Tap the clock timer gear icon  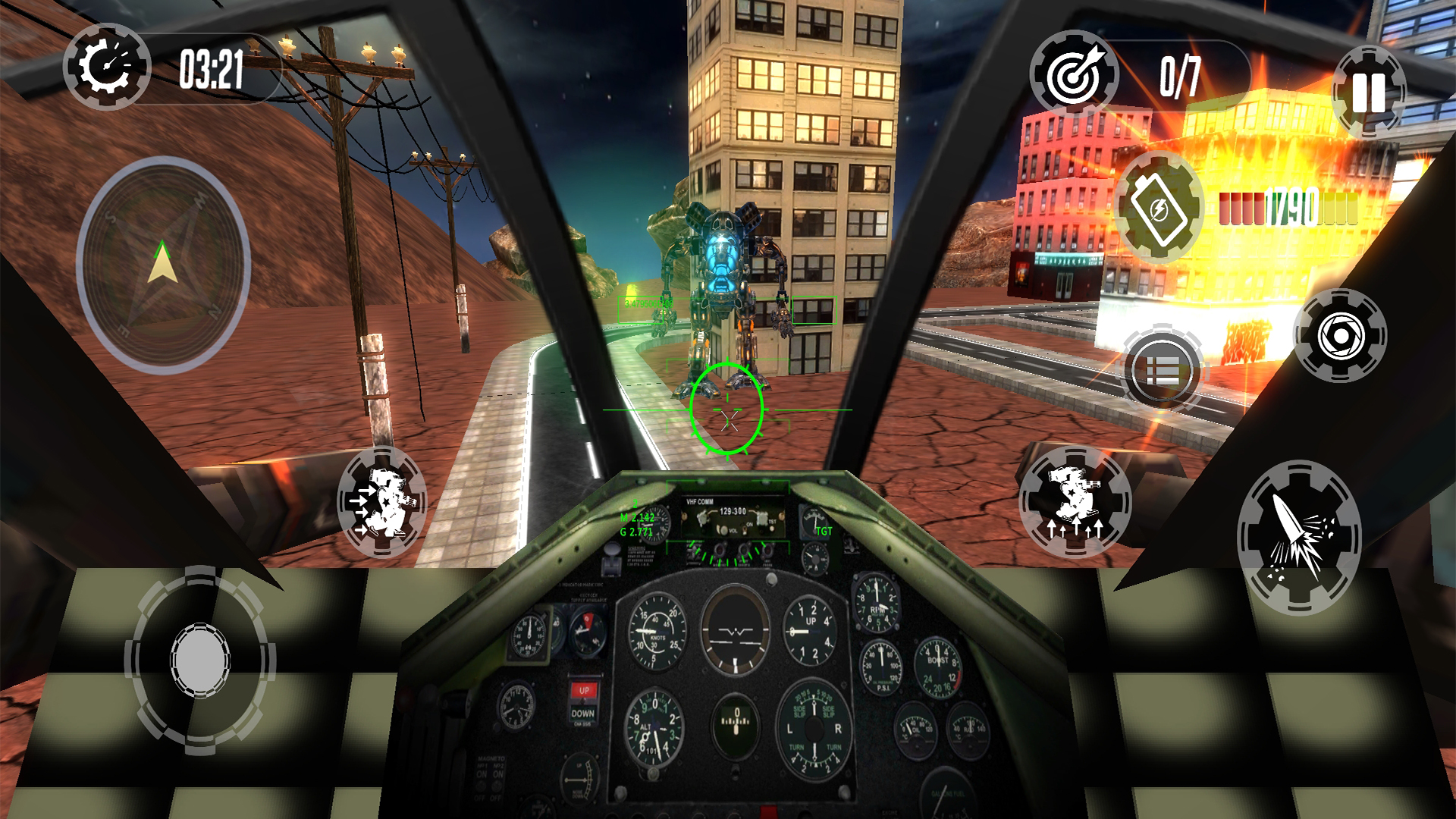tap(106, 68)
